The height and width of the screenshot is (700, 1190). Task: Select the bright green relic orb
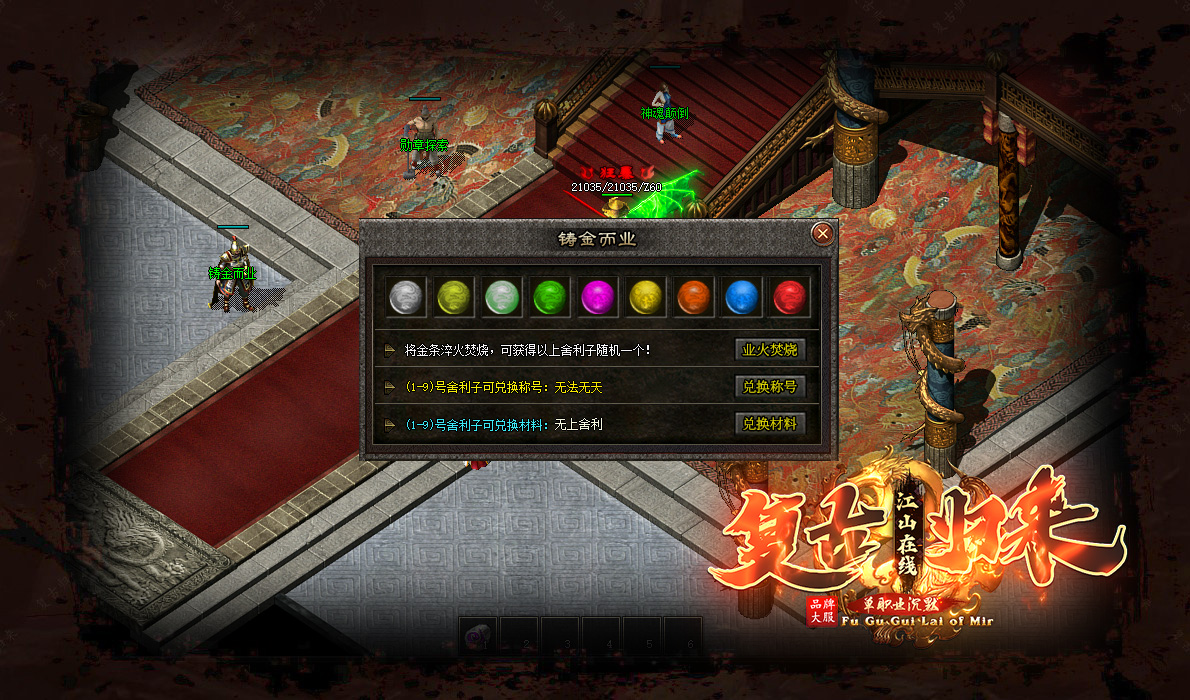549,297
